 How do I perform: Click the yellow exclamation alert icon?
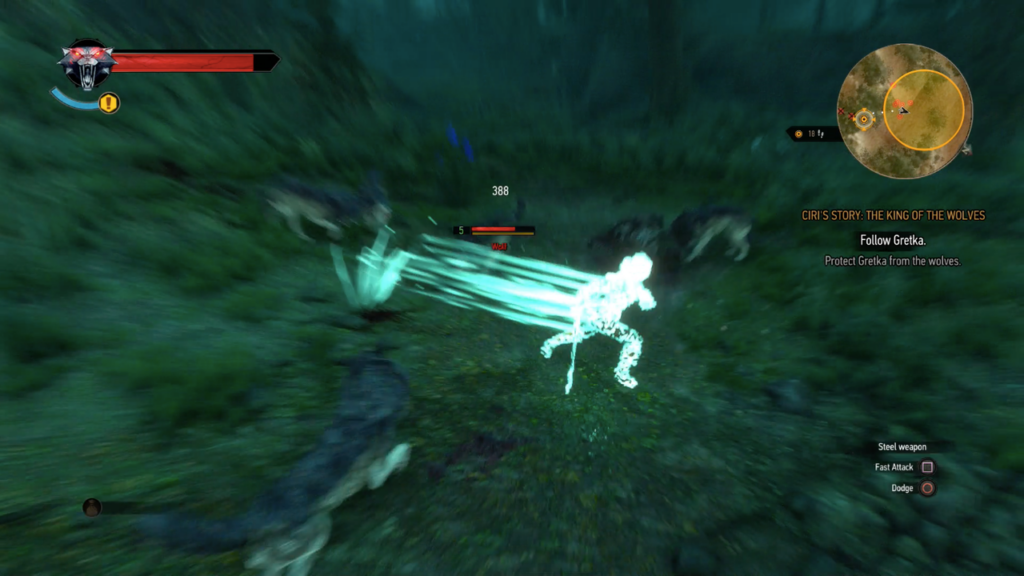click(109, 103)
